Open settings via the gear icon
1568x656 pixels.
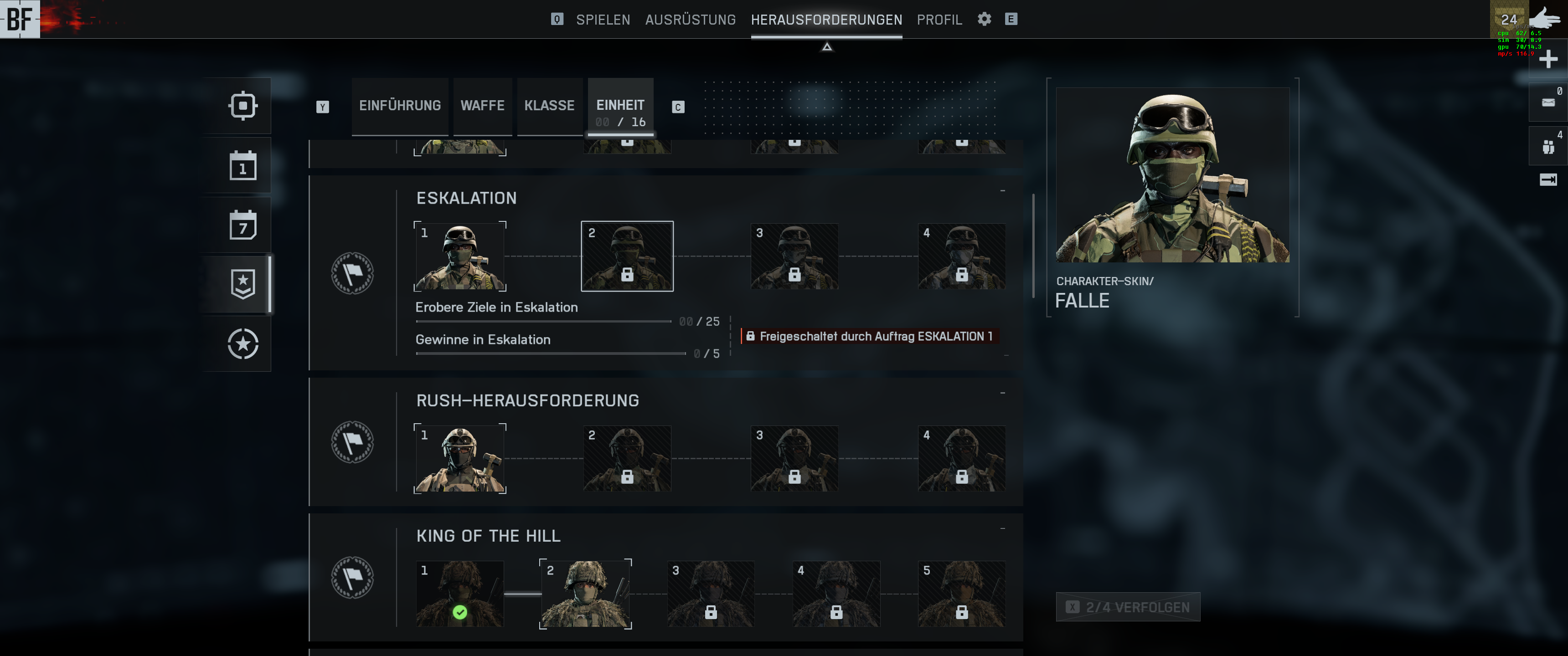(984, 19)
